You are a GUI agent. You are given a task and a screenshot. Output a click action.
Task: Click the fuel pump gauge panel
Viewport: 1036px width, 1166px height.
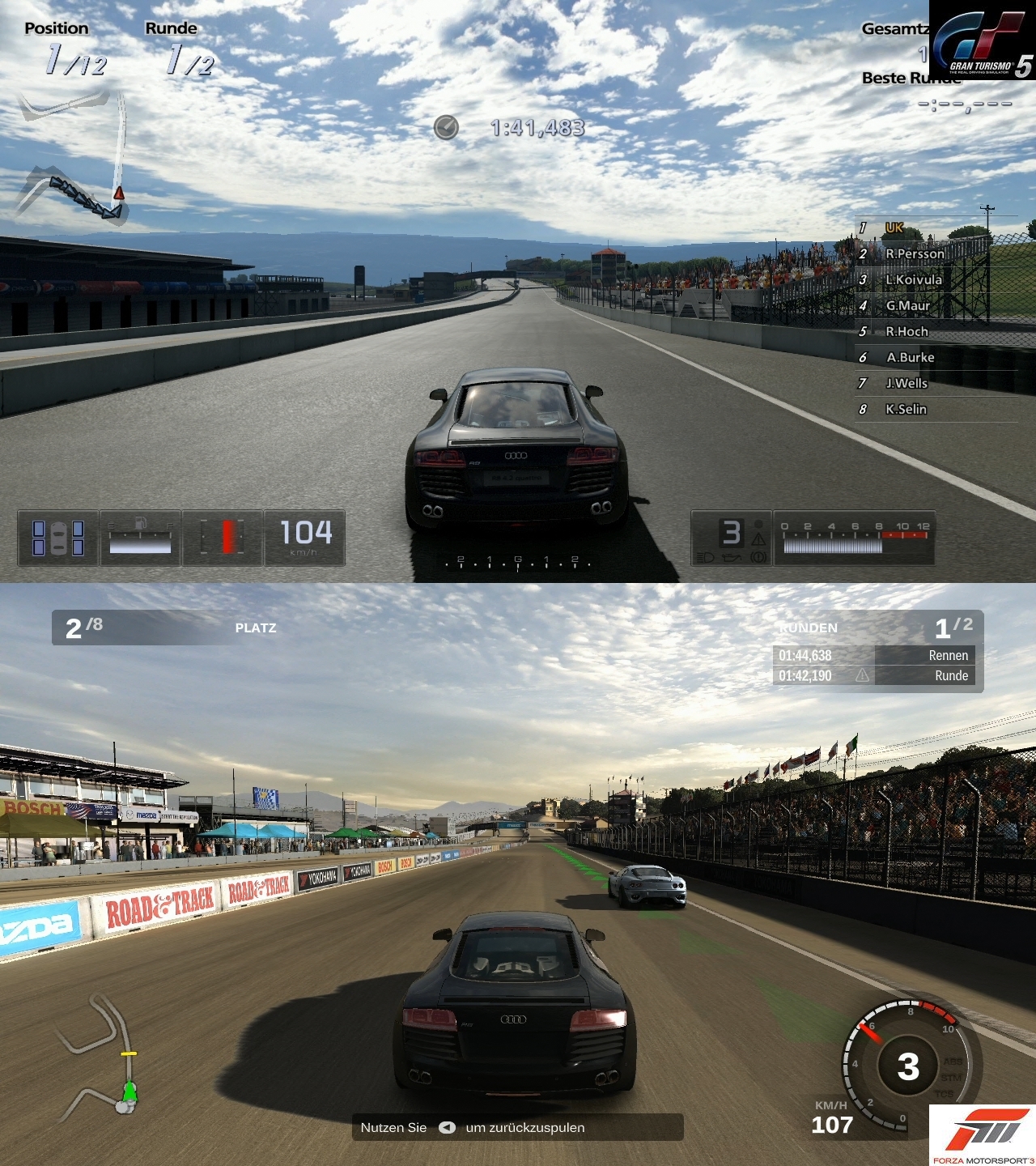click(140, 538)
